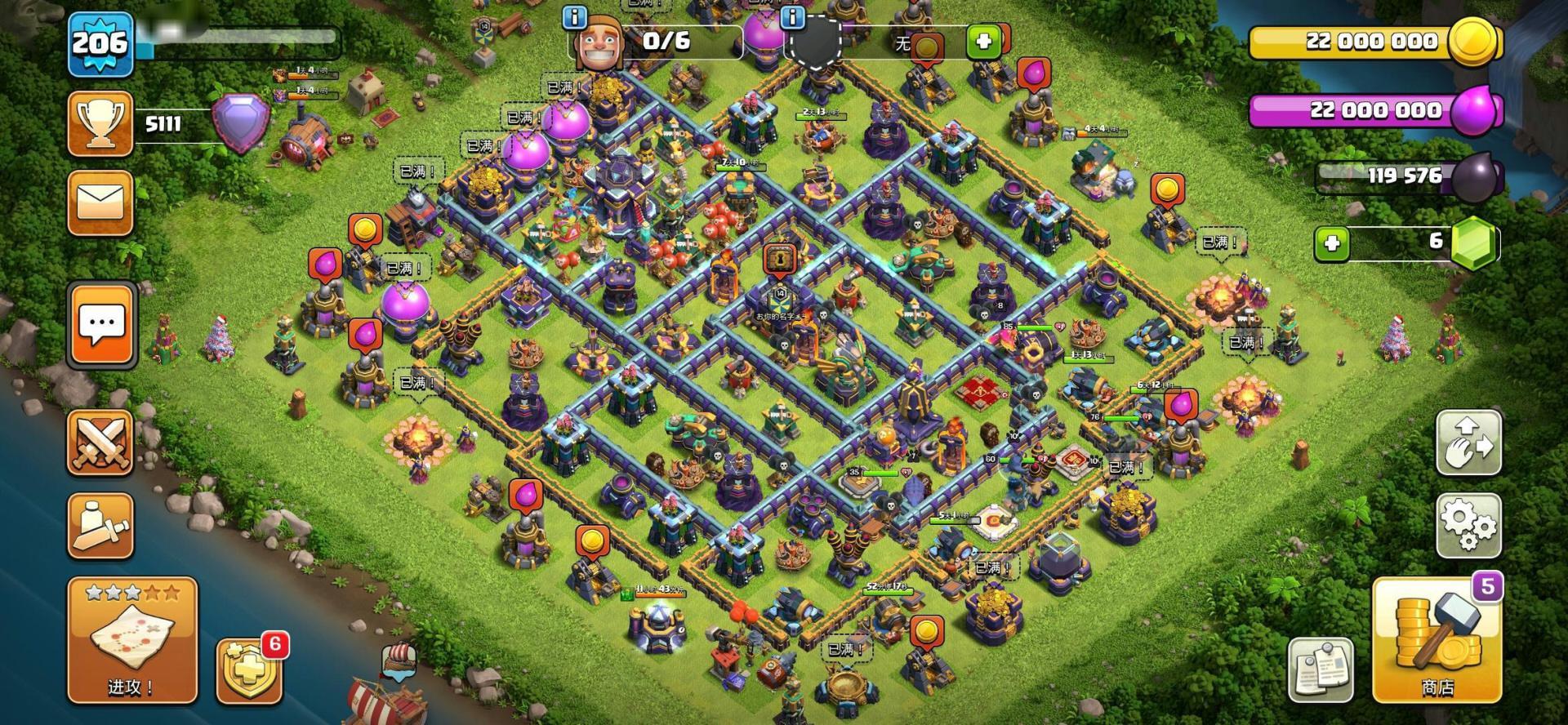Image resolution: width=1568 pixels, height=725 pixels.
Task: View the trophy league rankings
Action: pos(100,124)
